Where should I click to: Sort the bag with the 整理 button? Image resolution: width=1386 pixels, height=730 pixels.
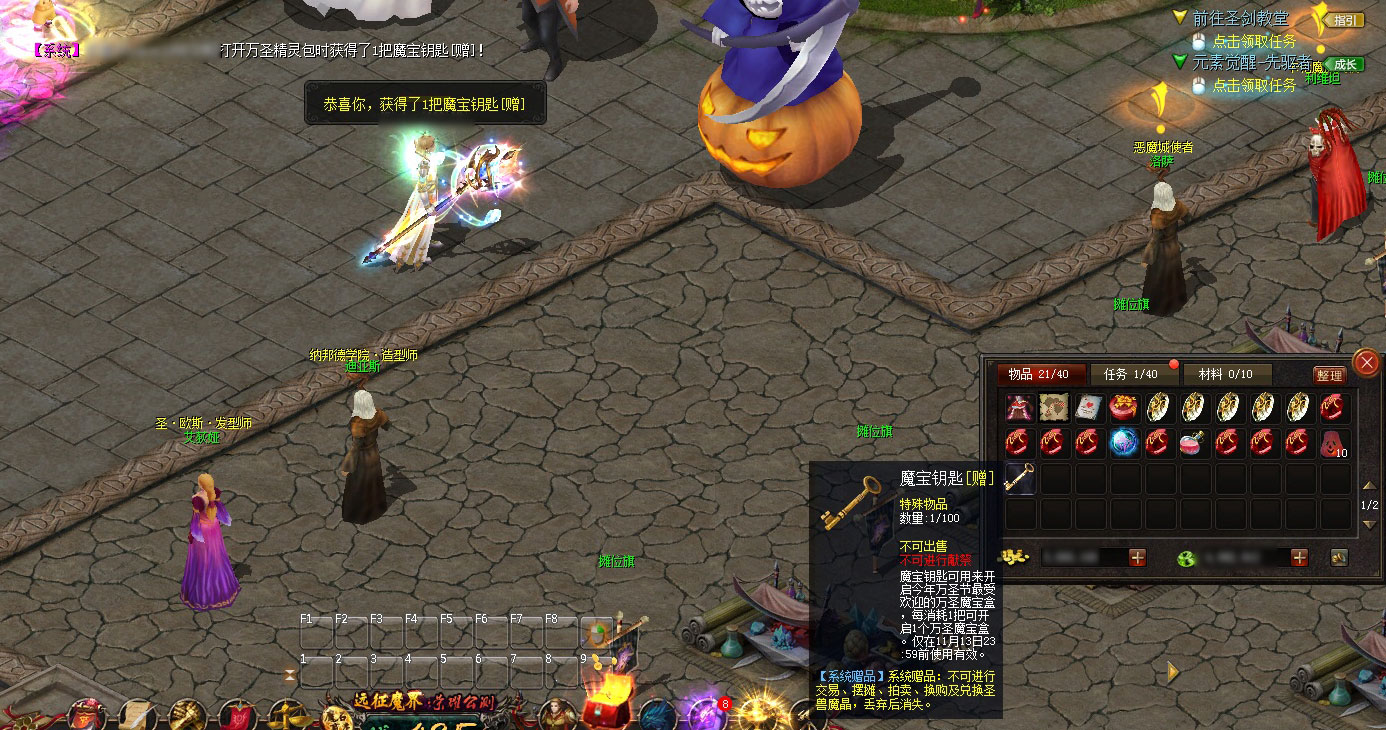1329,375
